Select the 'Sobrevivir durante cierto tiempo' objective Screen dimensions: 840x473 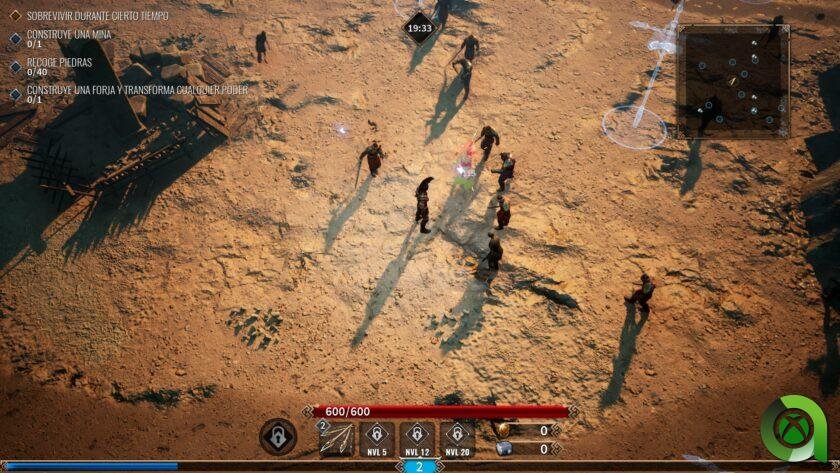[97, 16]
